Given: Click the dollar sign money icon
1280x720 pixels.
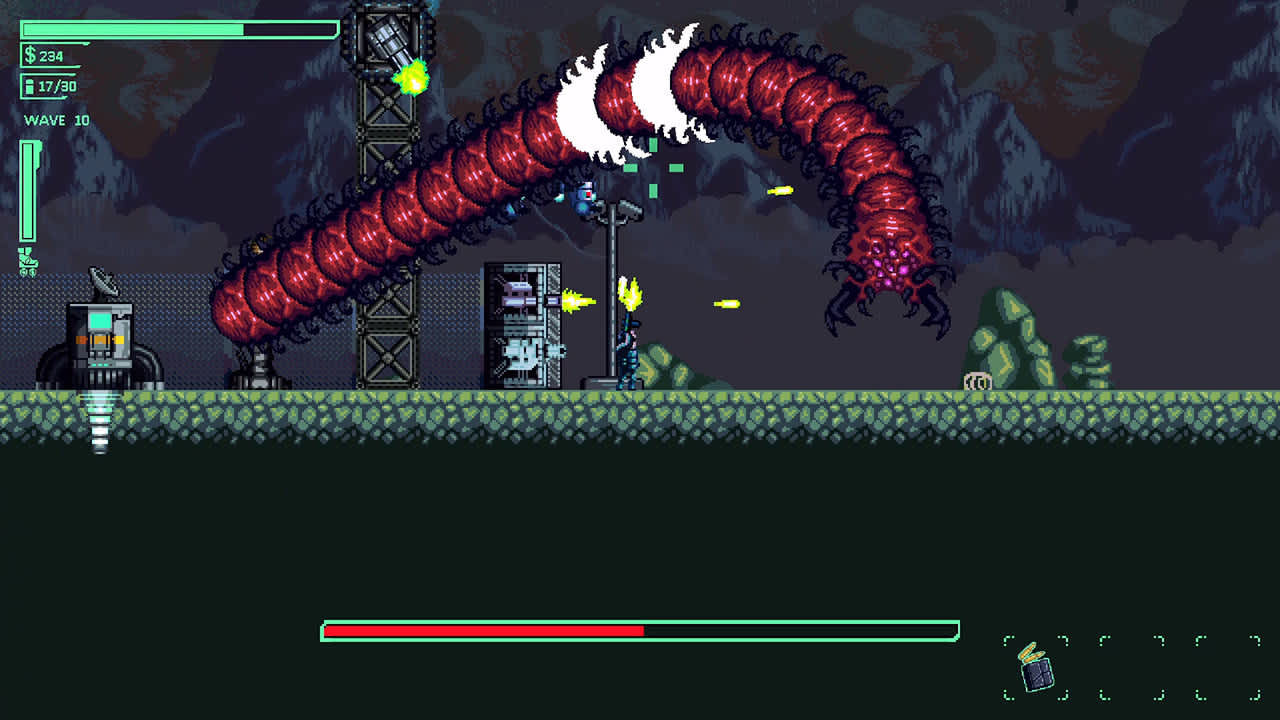Looking at the screenshot, I should pyautogui.click(x=32, y=56).
